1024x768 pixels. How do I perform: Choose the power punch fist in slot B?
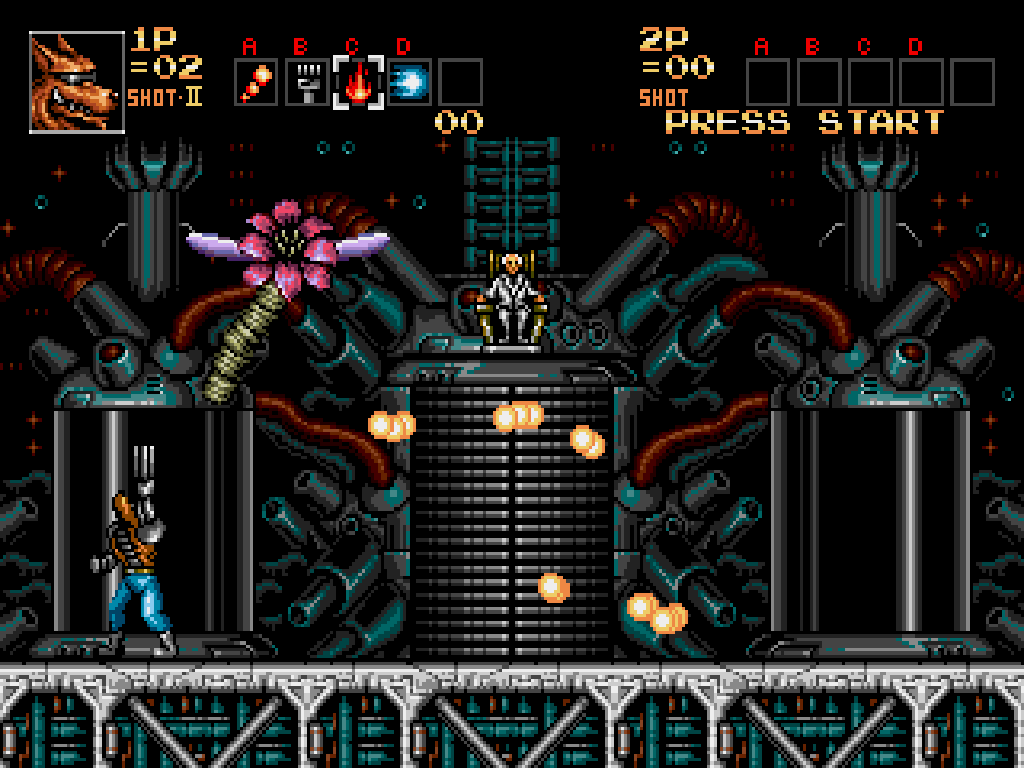coord(306,82)
